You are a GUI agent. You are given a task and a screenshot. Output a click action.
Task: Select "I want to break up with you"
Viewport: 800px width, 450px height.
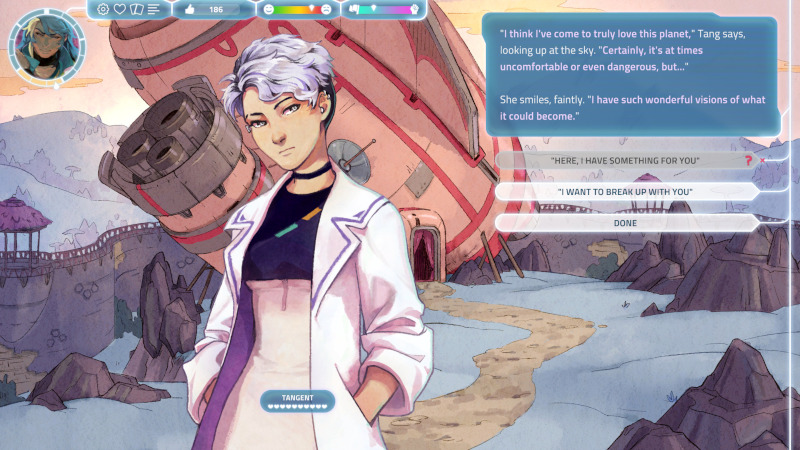coord(625,191)
